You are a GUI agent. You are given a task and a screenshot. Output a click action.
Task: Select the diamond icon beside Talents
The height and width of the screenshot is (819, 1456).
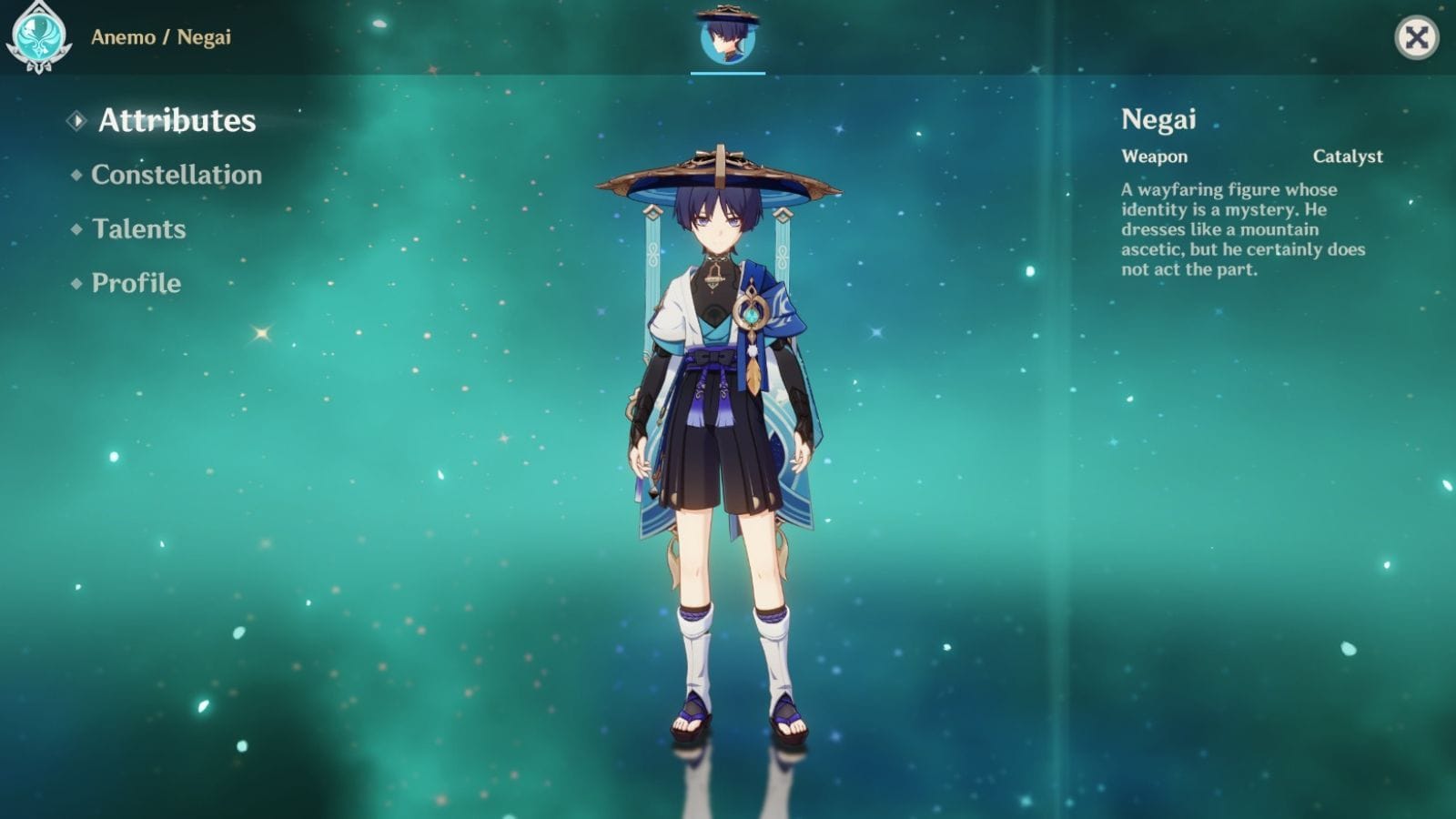point(76,229)
